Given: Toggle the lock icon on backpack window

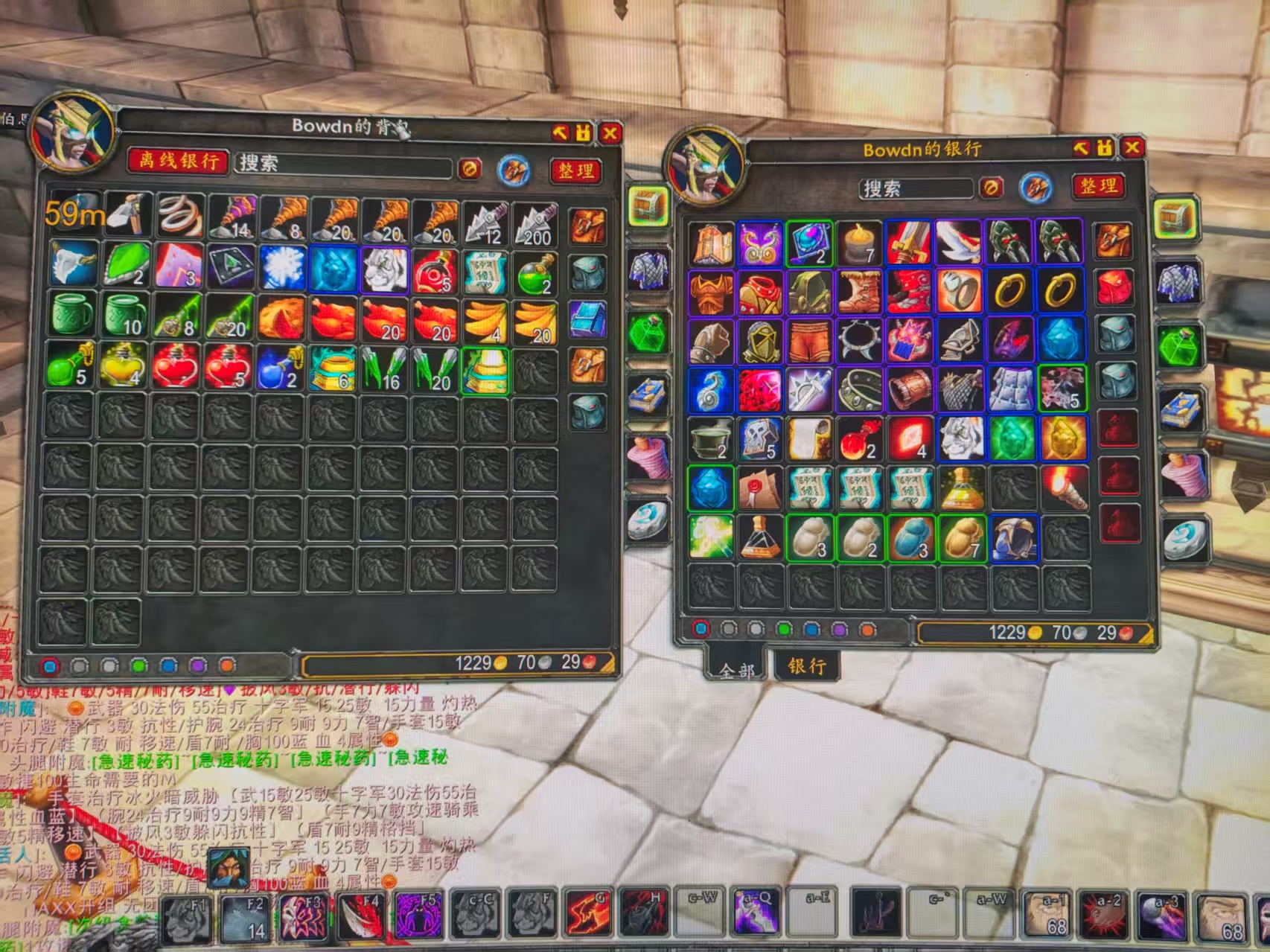Looking at the screenshot, I should pyautogui.click(x=584, y=133).
